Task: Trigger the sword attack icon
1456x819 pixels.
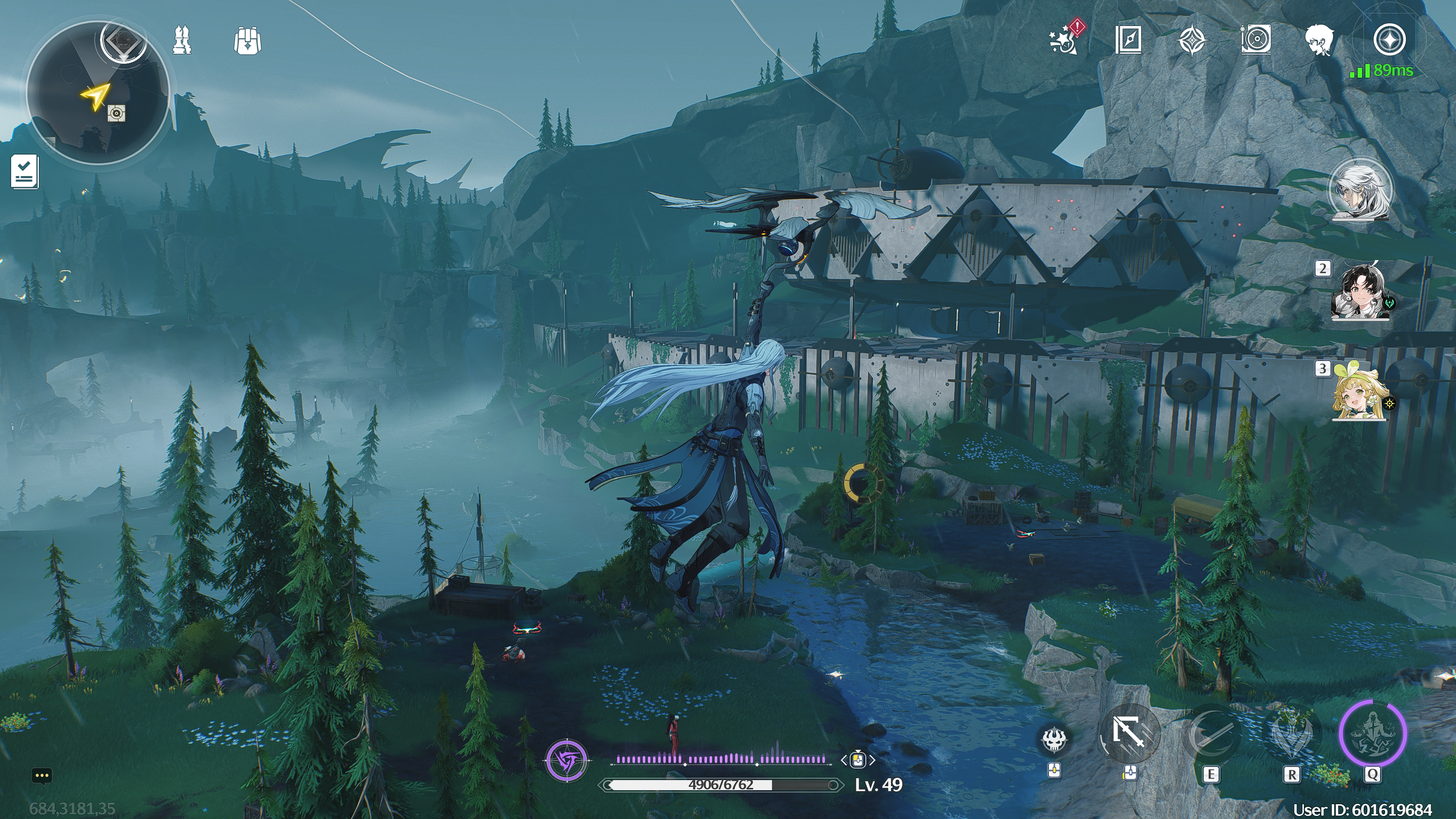Action: point(1129,733)
